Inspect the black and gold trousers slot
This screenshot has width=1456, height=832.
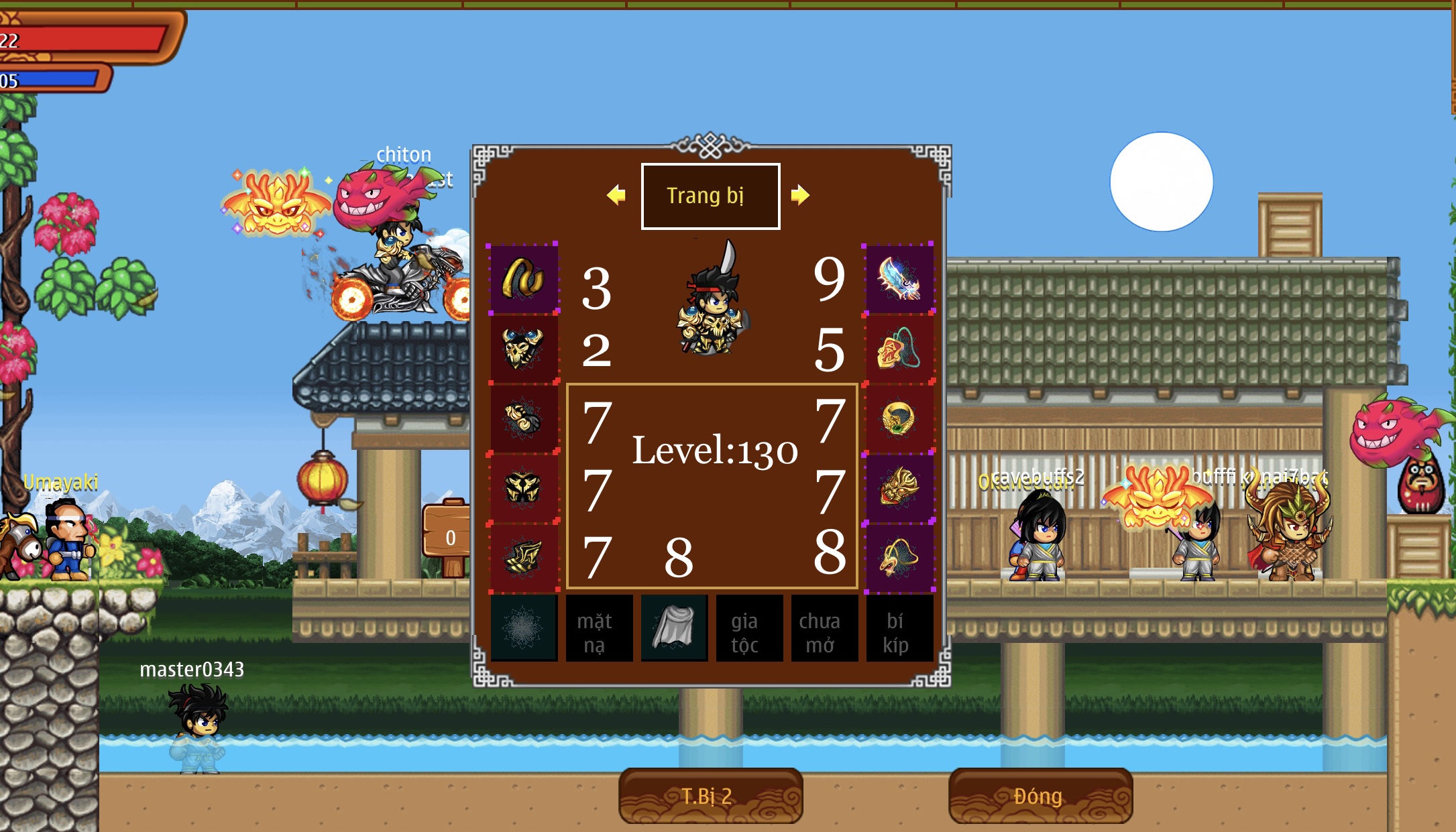coord(524,487)
